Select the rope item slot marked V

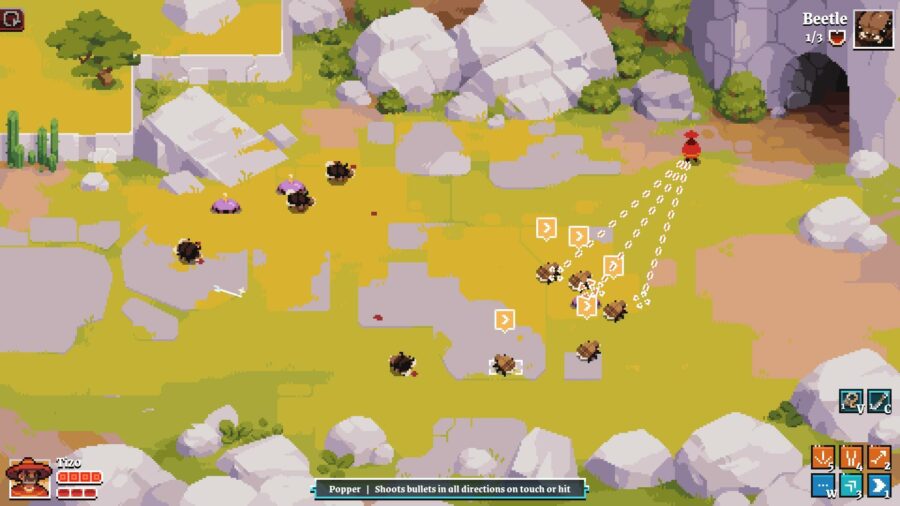click(x=851, y=401)
